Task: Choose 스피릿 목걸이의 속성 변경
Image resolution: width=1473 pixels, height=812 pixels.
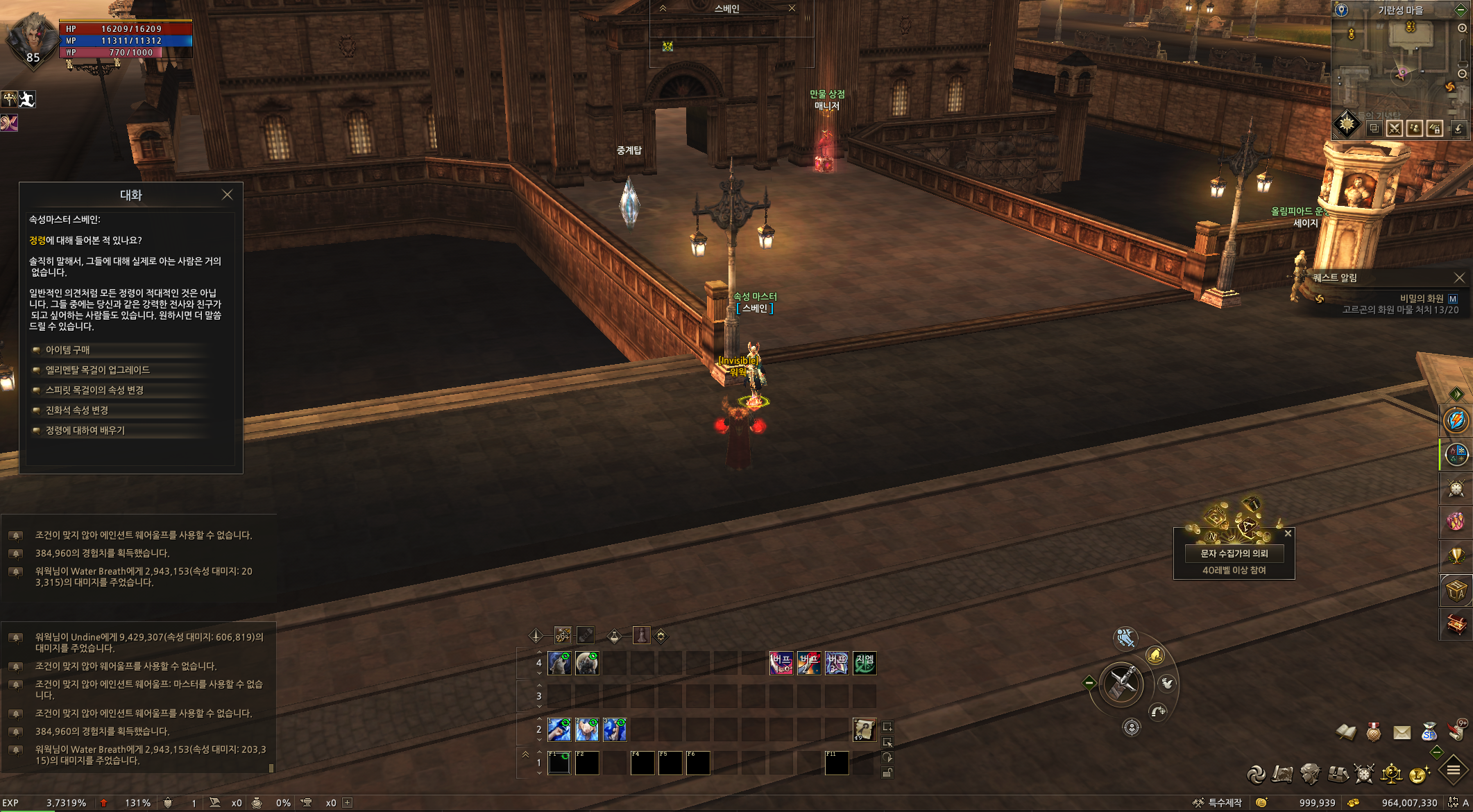Action: point(94,390)
